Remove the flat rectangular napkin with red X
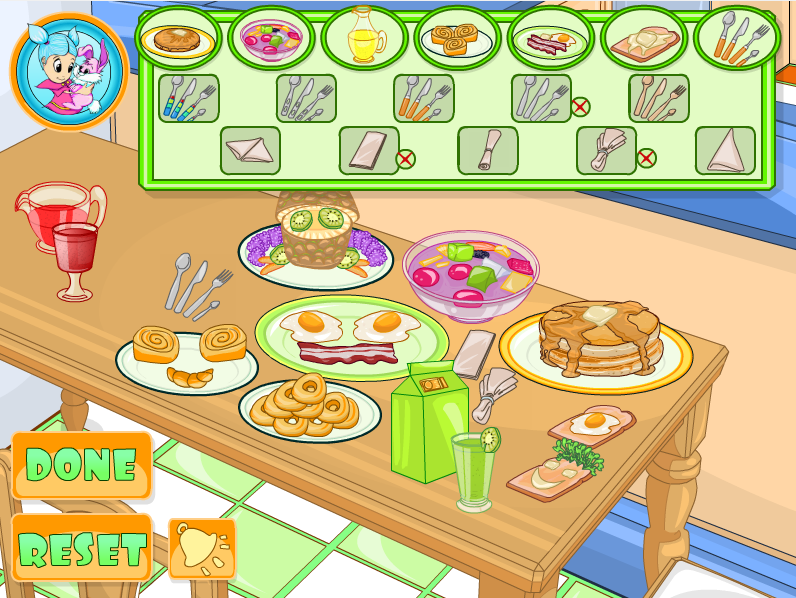This screenshot has width=796, height=598. pos(405,158)
